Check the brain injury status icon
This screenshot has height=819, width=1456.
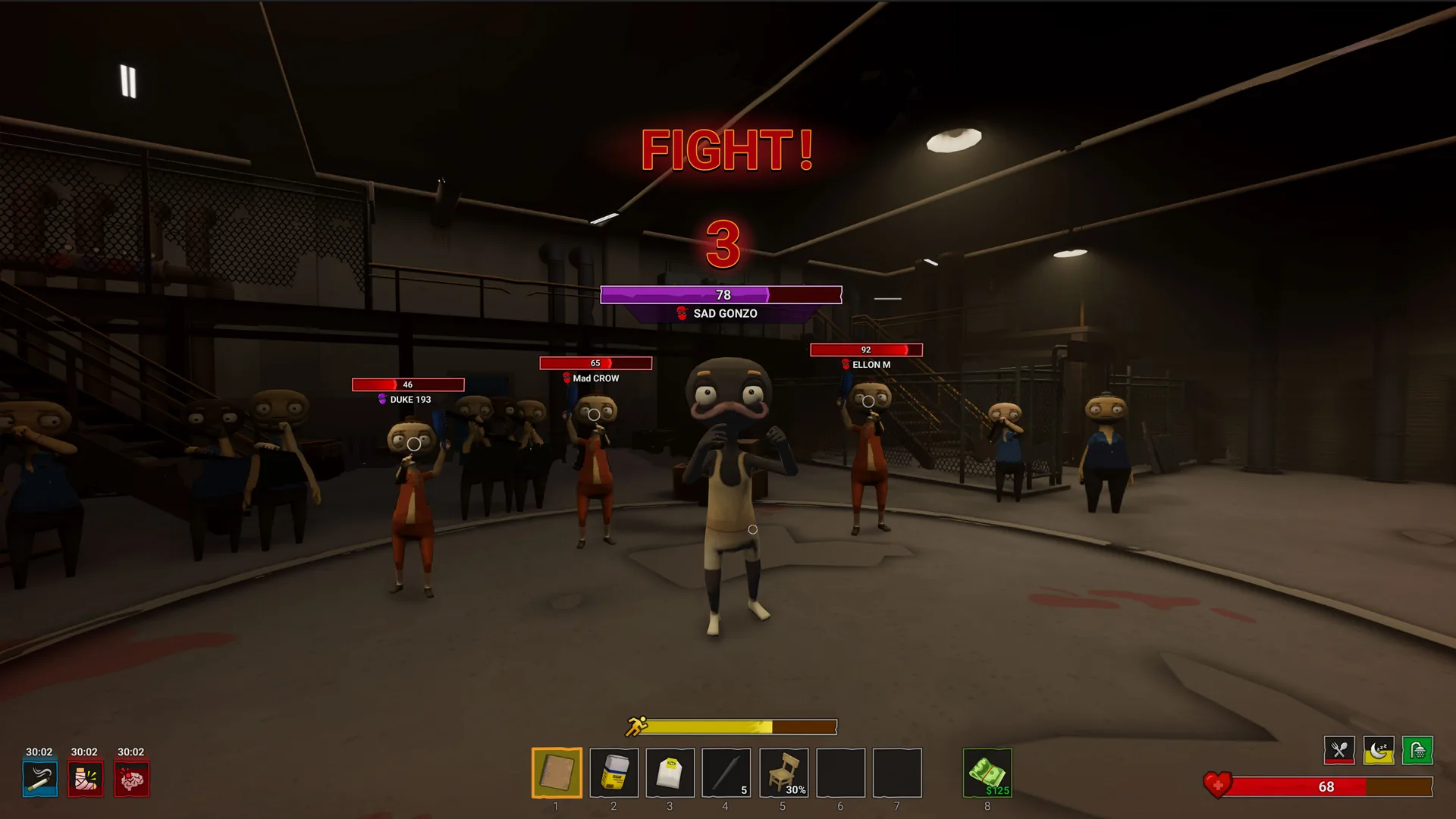click(x=131, y=779)
